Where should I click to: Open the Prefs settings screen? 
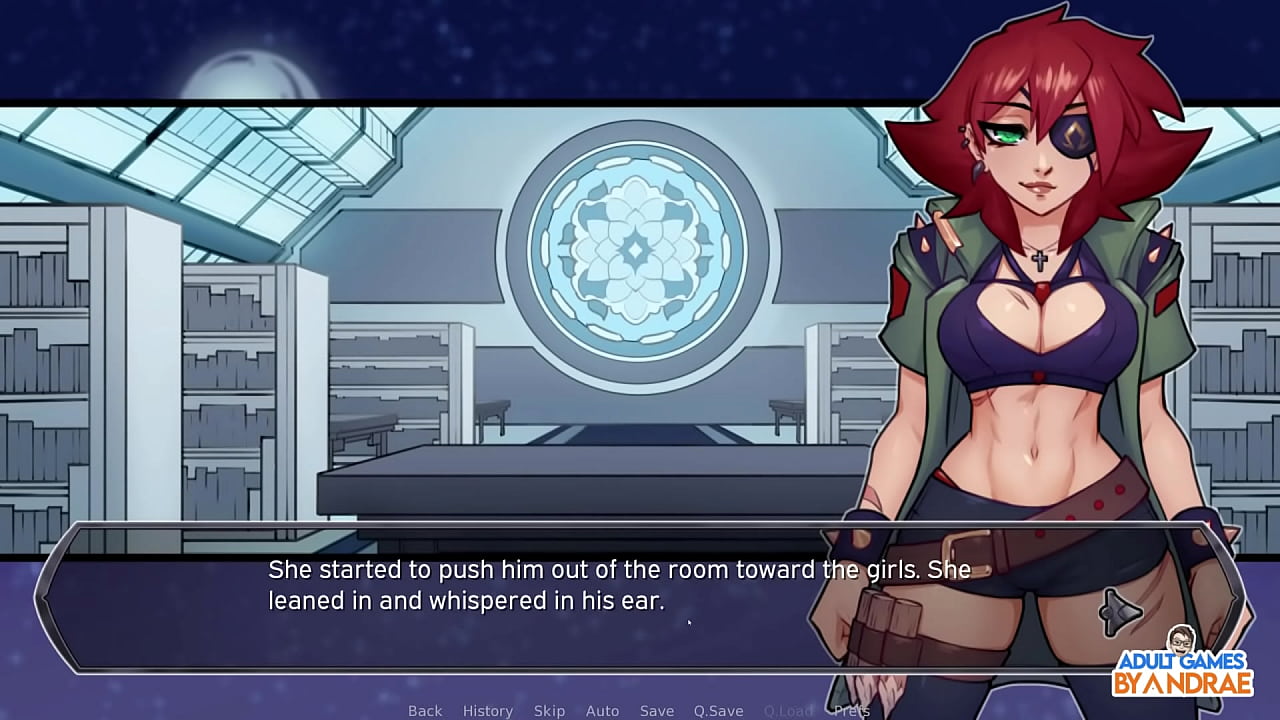(850, 710)
